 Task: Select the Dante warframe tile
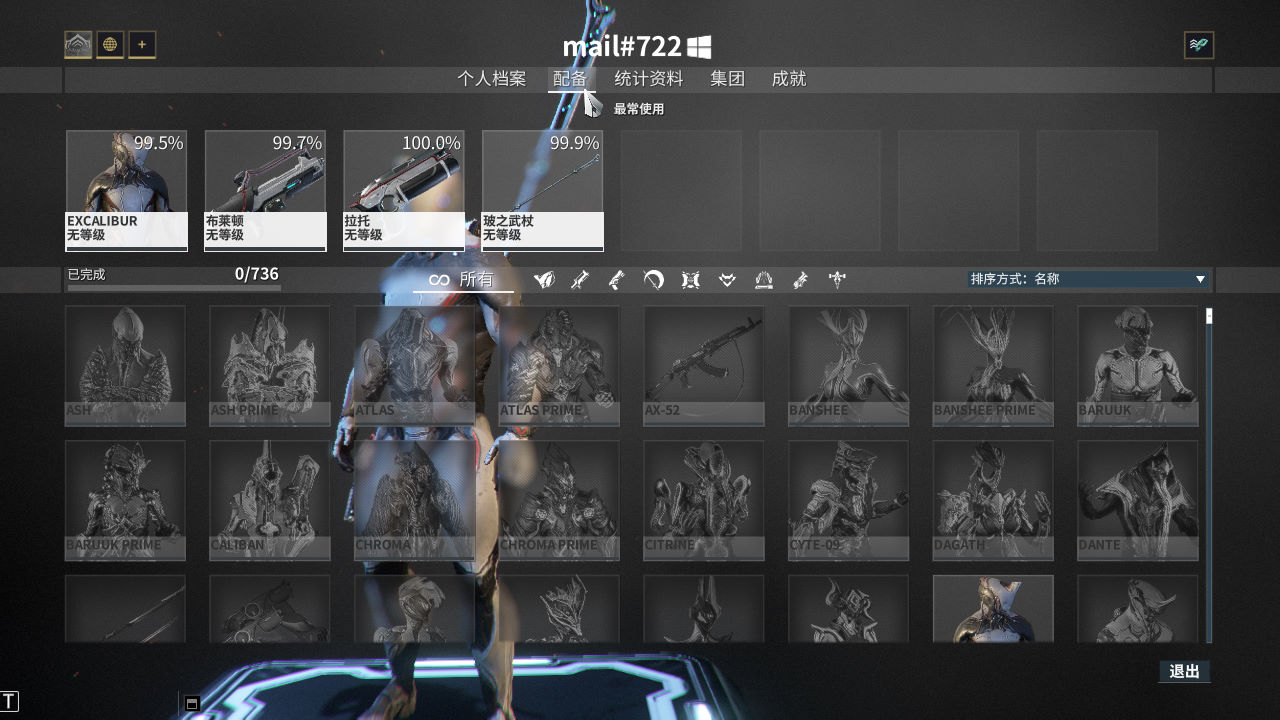(x=1137, y=500)
